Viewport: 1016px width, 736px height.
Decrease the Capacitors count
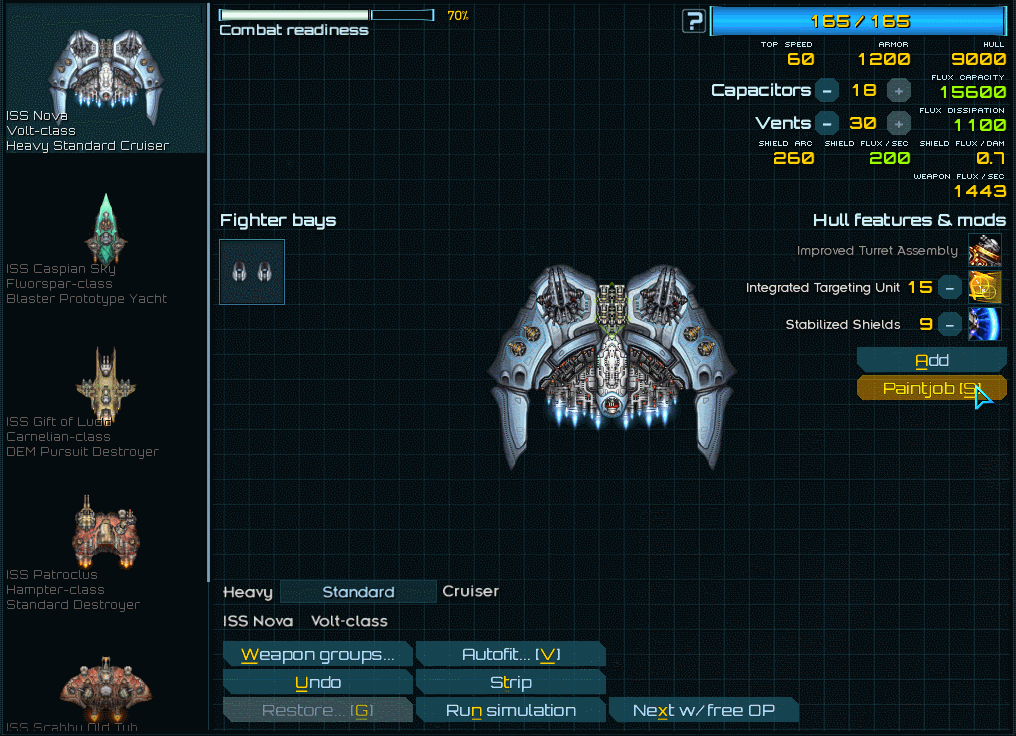click(x=827, y=91)
